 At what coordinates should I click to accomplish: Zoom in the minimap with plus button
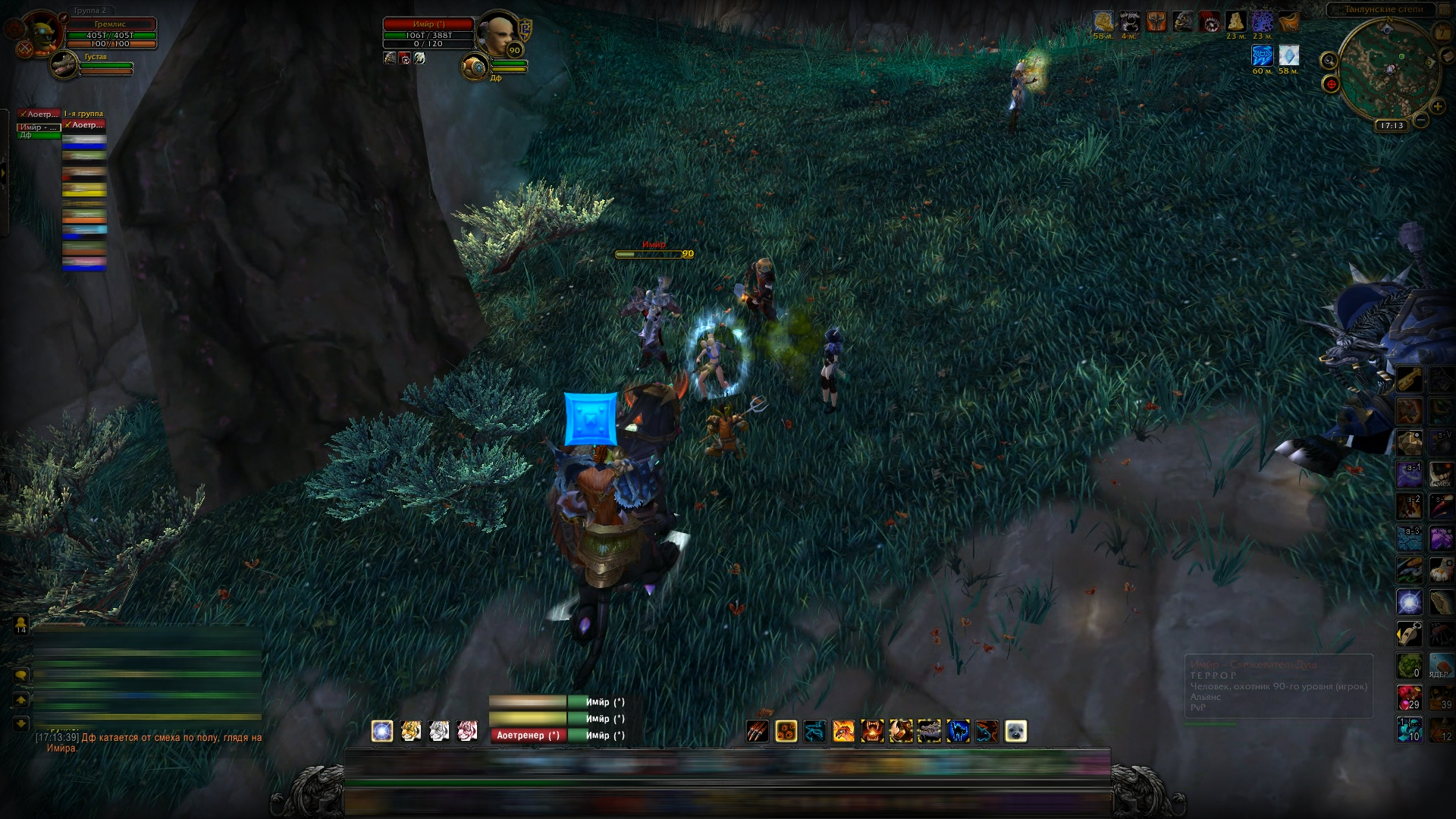pyautogui.click(x=1437, y=107)
